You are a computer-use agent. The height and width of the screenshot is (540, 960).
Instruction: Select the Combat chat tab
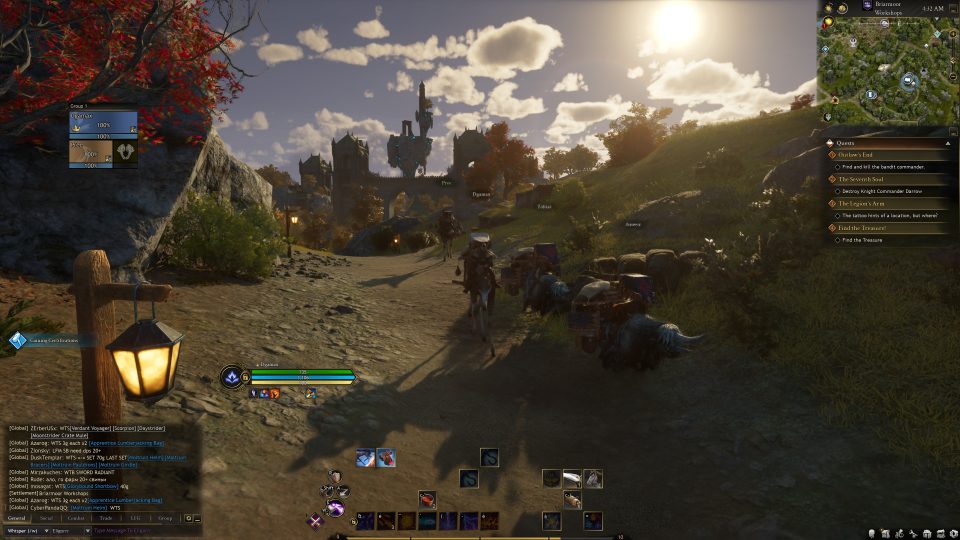[x=76, y=518]
